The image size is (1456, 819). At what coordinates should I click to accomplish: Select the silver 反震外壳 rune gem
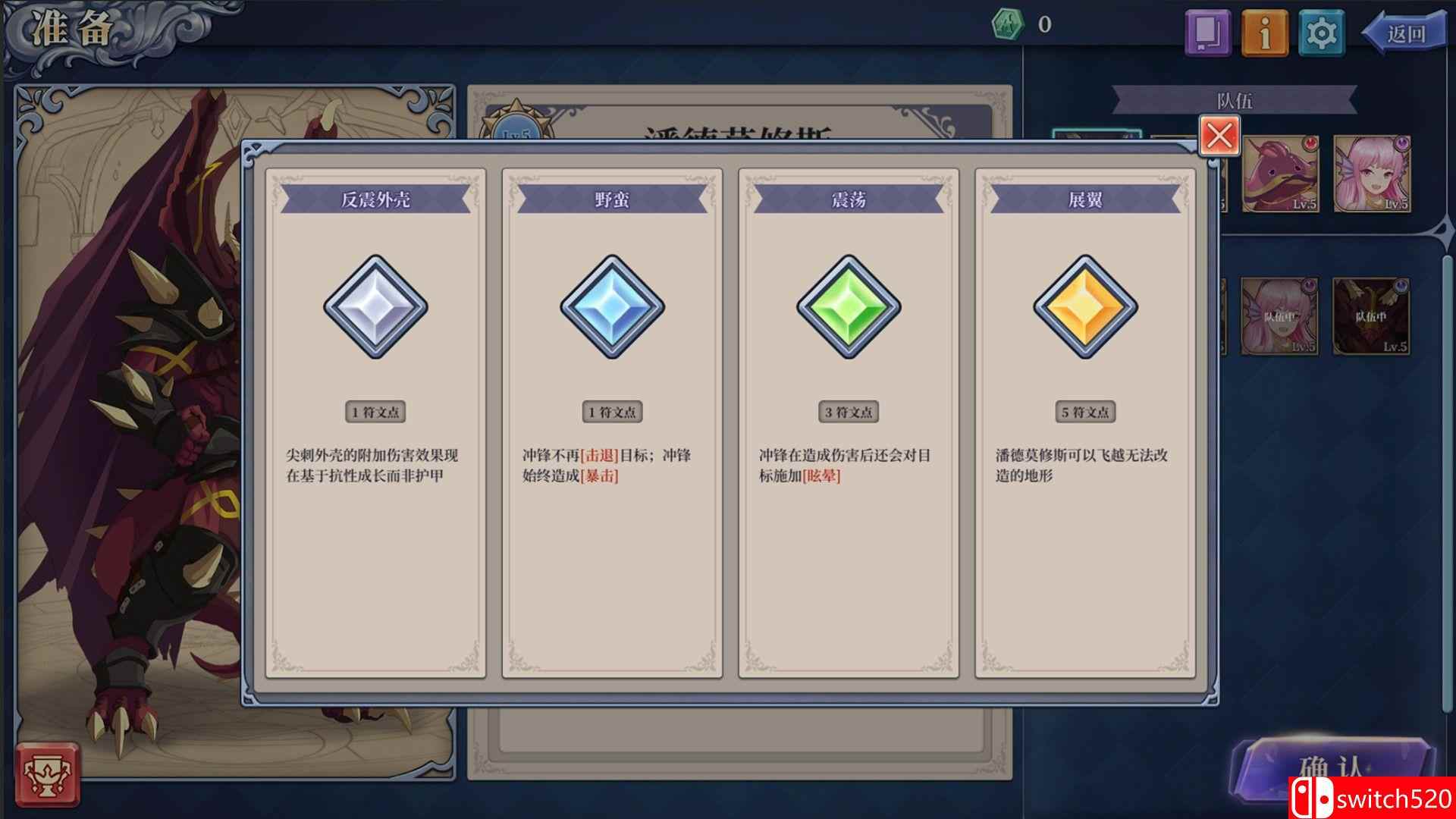[x=377, y=308]
